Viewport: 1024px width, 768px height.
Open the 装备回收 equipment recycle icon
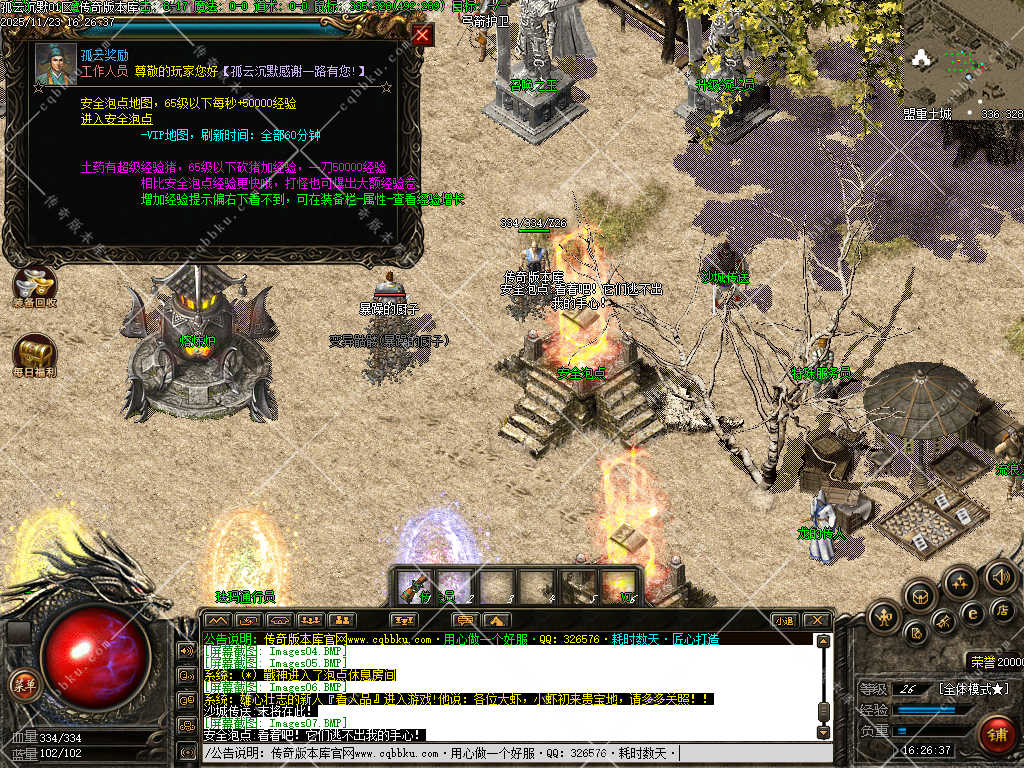34,286
